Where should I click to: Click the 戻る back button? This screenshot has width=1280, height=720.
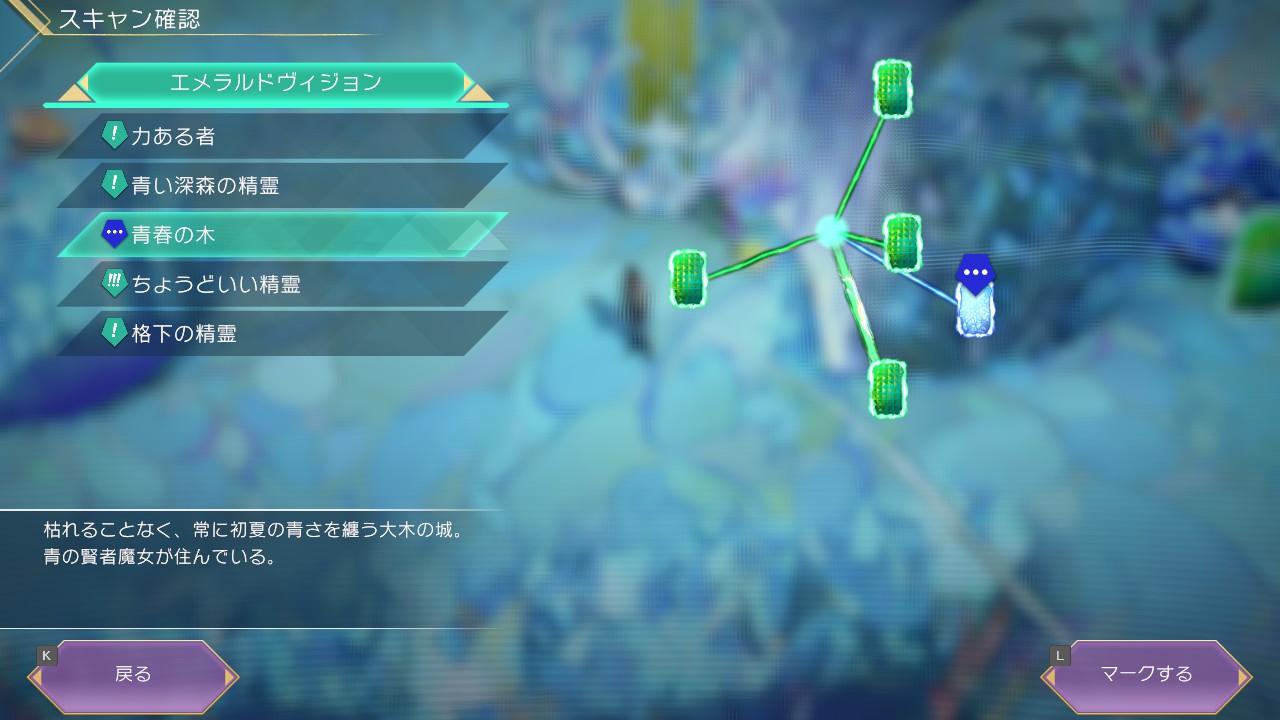[x=133, y=674]
